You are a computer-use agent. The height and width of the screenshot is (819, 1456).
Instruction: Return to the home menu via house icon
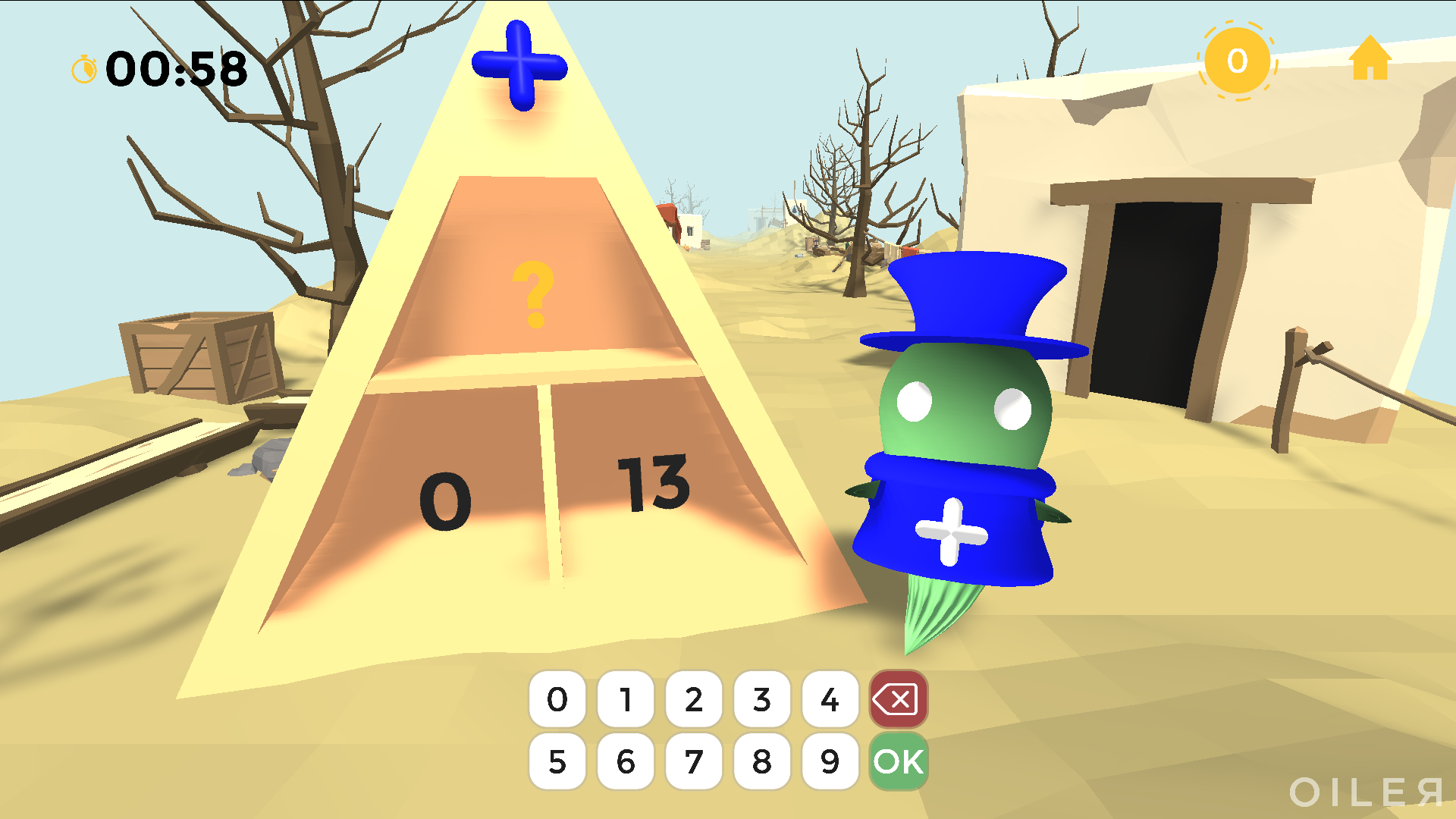point(1370,59)
